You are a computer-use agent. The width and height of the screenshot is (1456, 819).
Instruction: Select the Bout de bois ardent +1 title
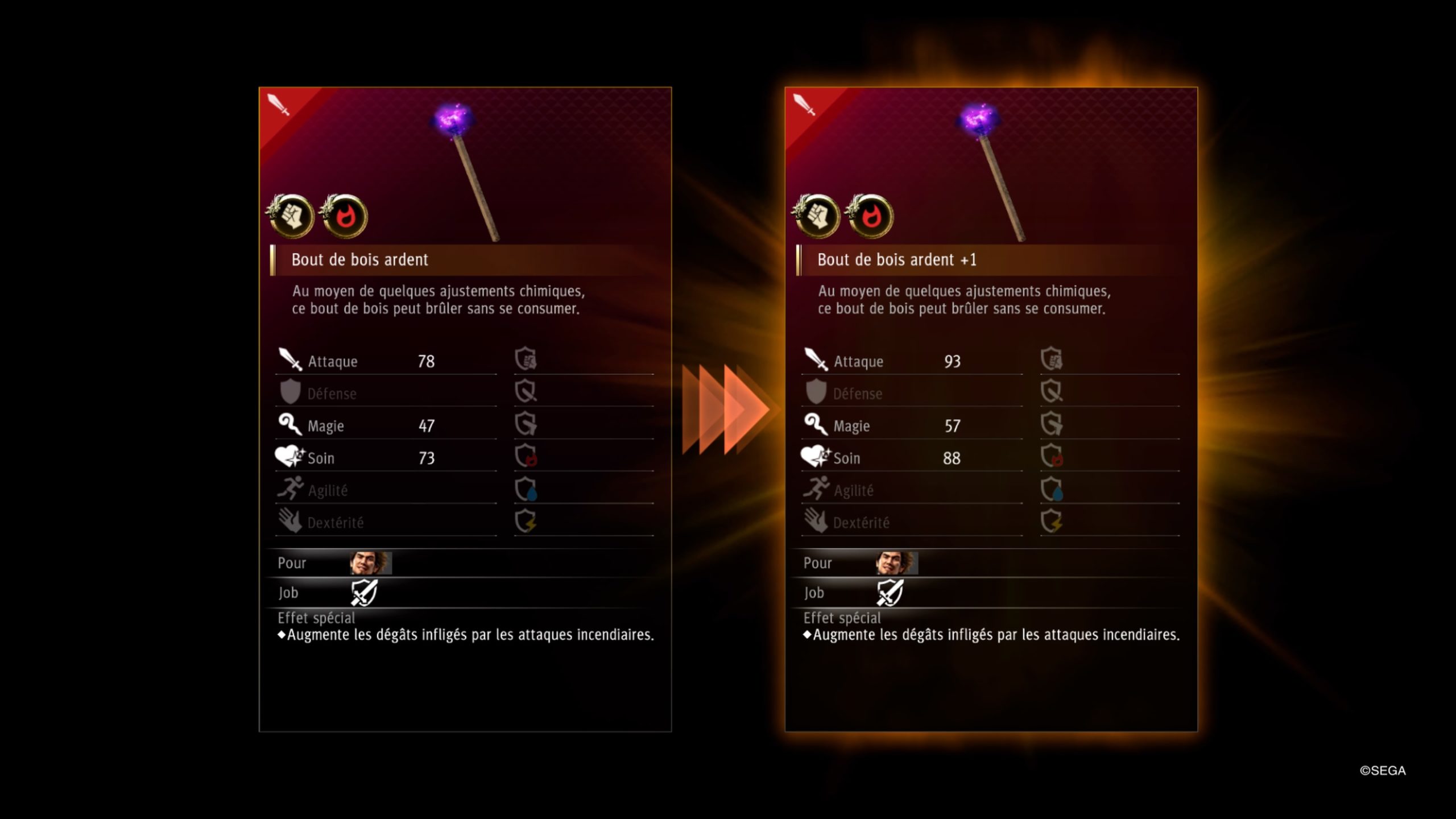click(x=896, y=260)
